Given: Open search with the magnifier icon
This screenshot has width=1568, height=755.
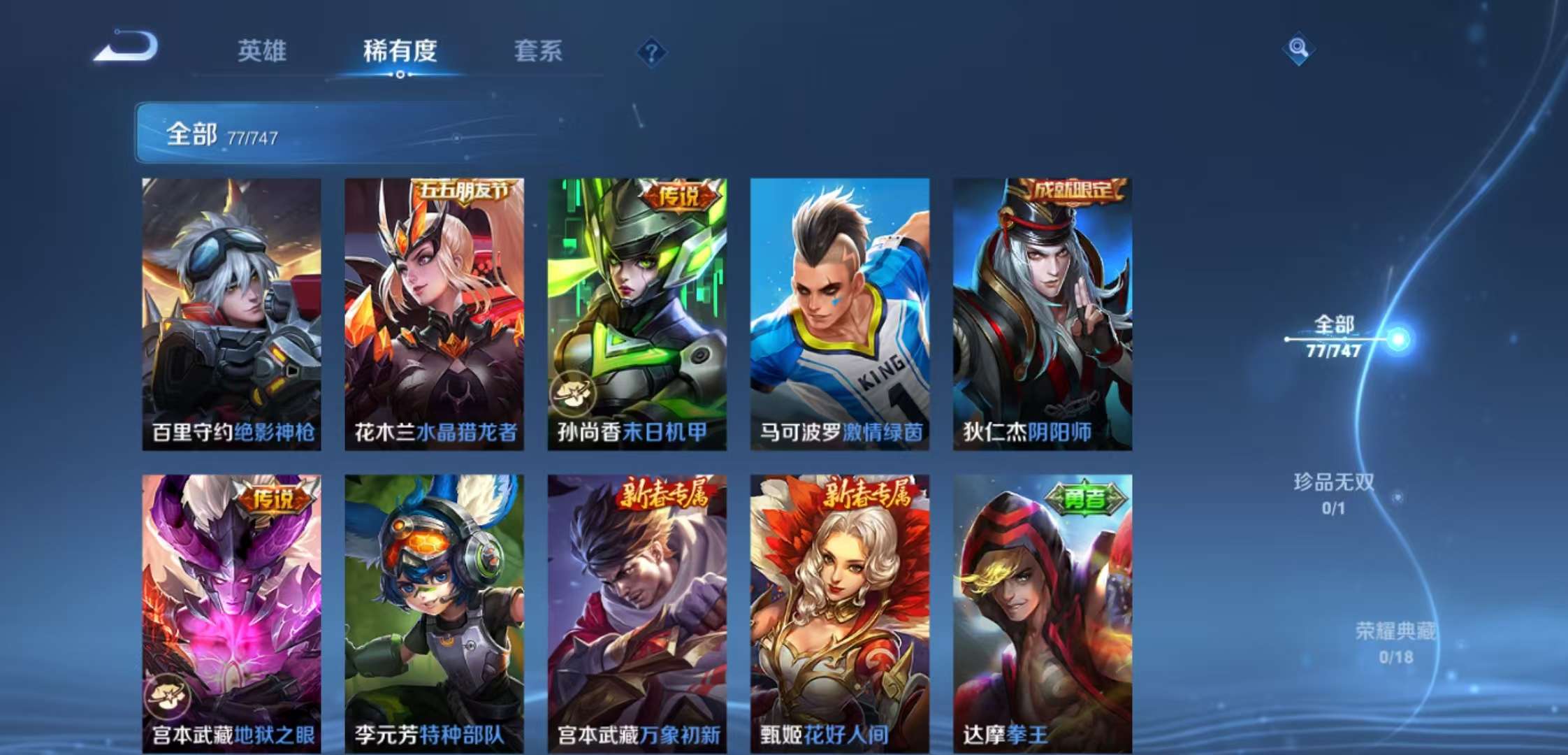Looking at the screenshot, I should (x=1300, y=49).
